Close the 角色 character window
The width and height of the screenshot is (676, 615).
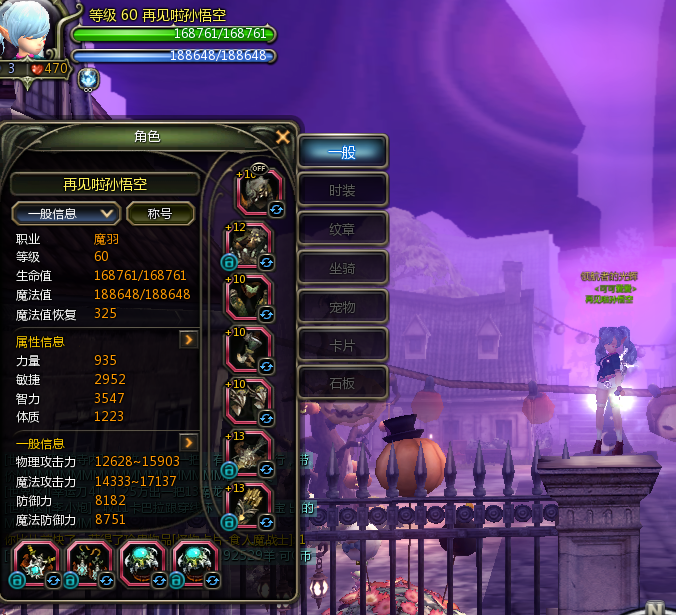[283, 137]
